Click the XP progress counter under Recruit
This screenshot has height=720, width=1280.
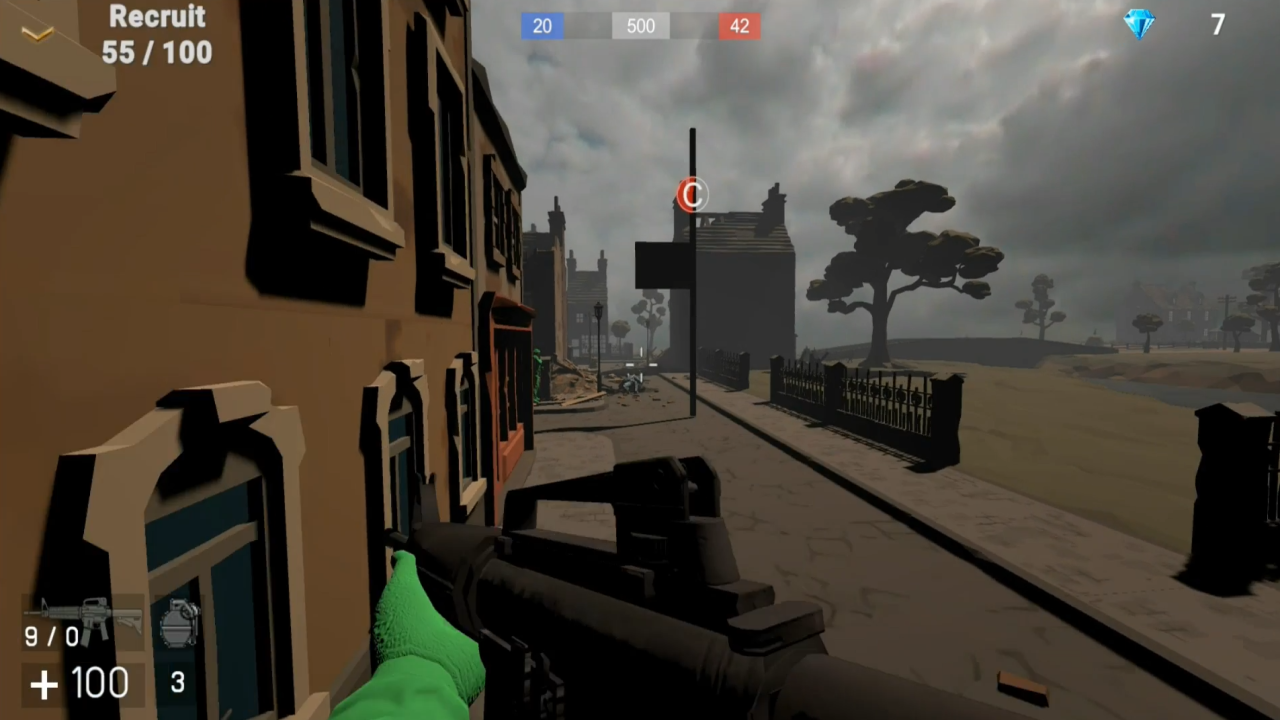[156, 53]
